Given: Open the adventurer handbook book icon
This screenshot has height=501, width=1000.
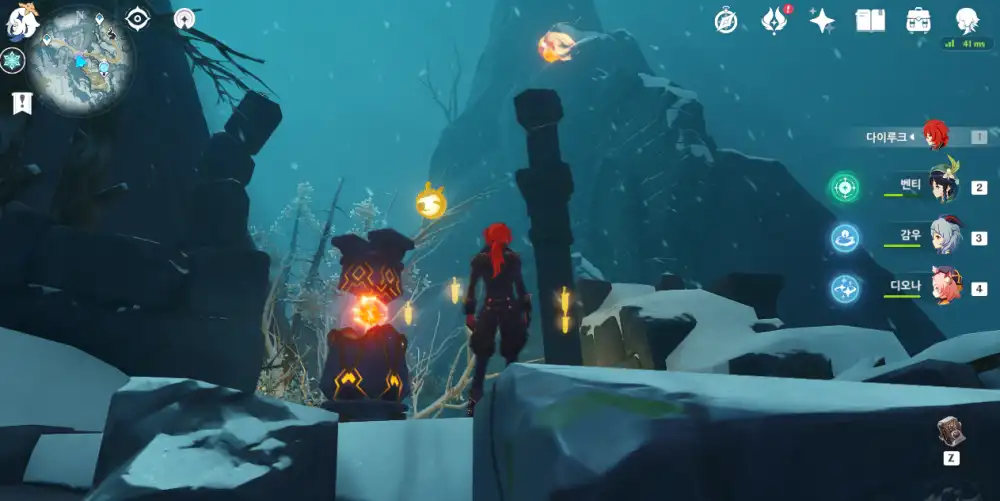Looking at the screenshot, I should tap(870, 20).
